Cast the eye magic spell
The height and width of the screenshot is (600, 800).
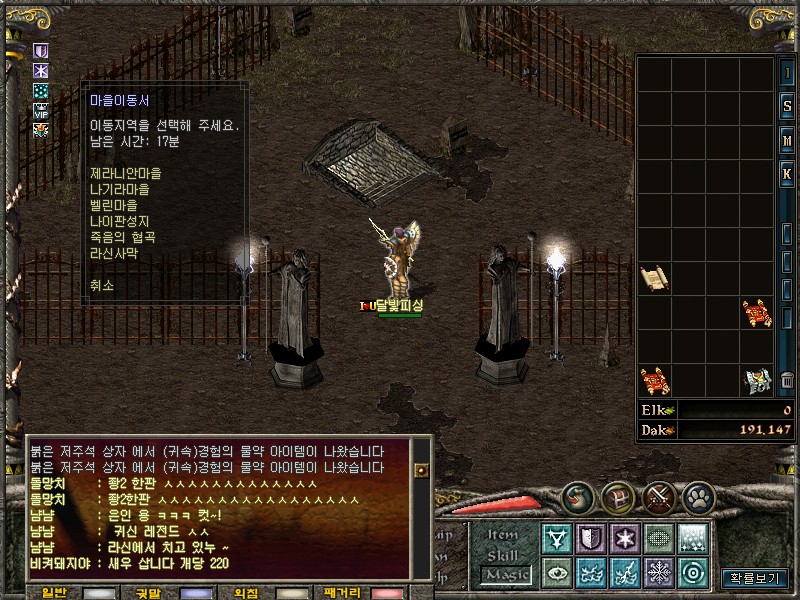click(x=556, y=573)
